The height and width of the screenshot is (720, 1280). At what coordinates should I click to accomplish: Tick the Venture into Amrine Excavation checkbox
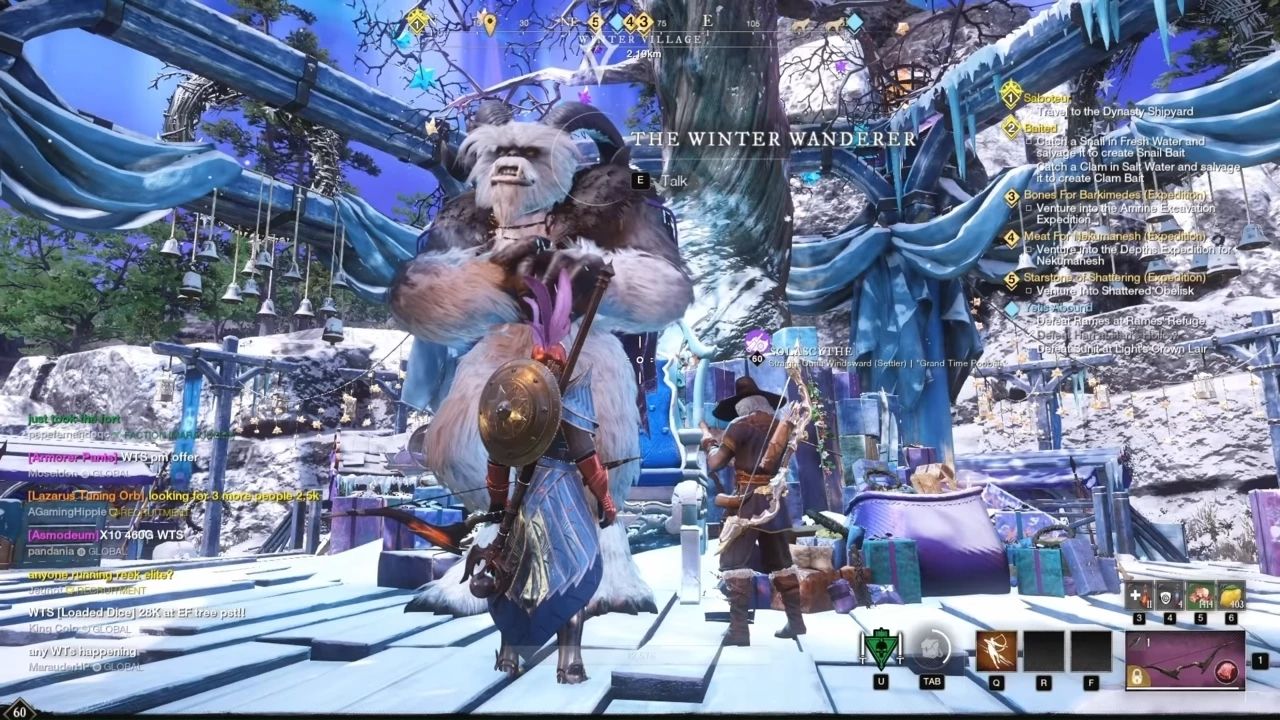(1029, 207)
